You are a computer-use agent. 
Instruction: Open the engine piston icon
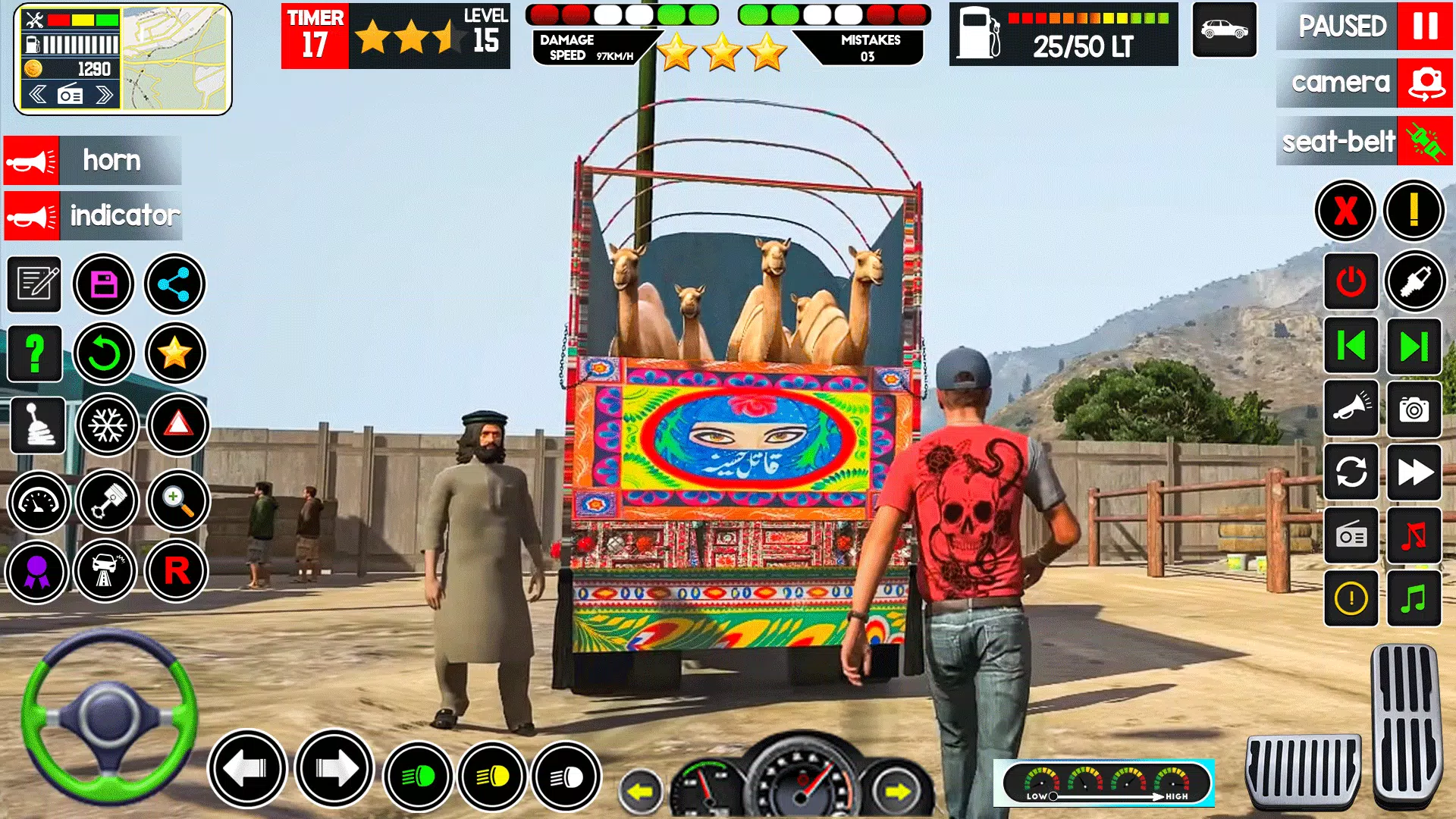coord(106,502)
